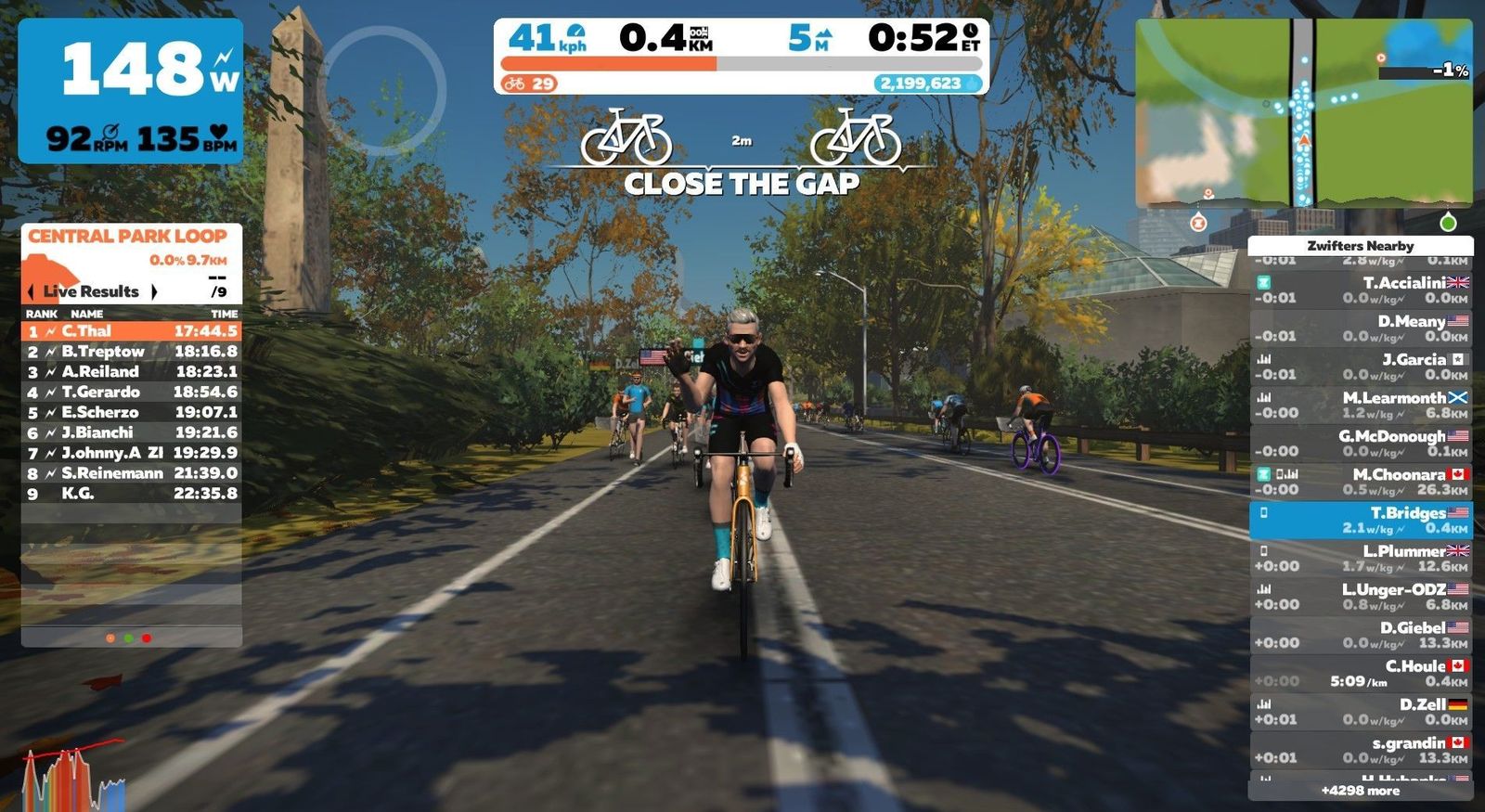Pick C.Houle in the nearby list
Viewport: 1485px width, 812px height.
(x=1360, y=673)
